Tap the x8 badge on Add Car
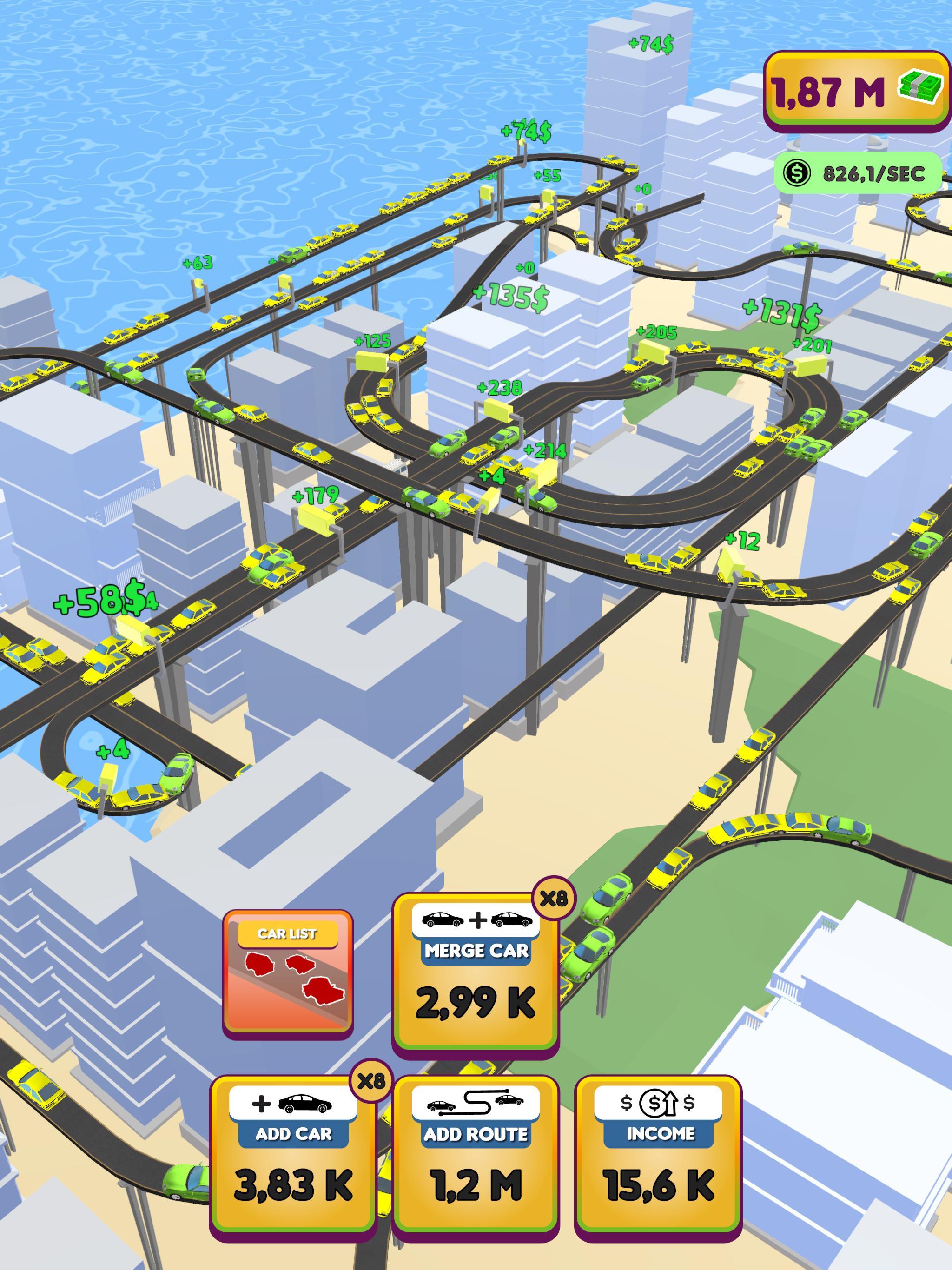Image resolution: width=952 pixels, height=1270 pixels. click(372, 1082)
